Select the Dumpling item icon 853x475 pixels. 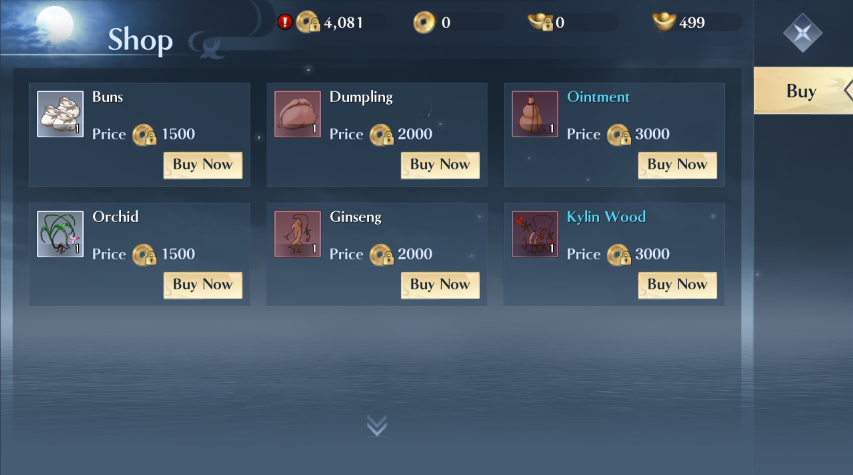click(297, 114)
